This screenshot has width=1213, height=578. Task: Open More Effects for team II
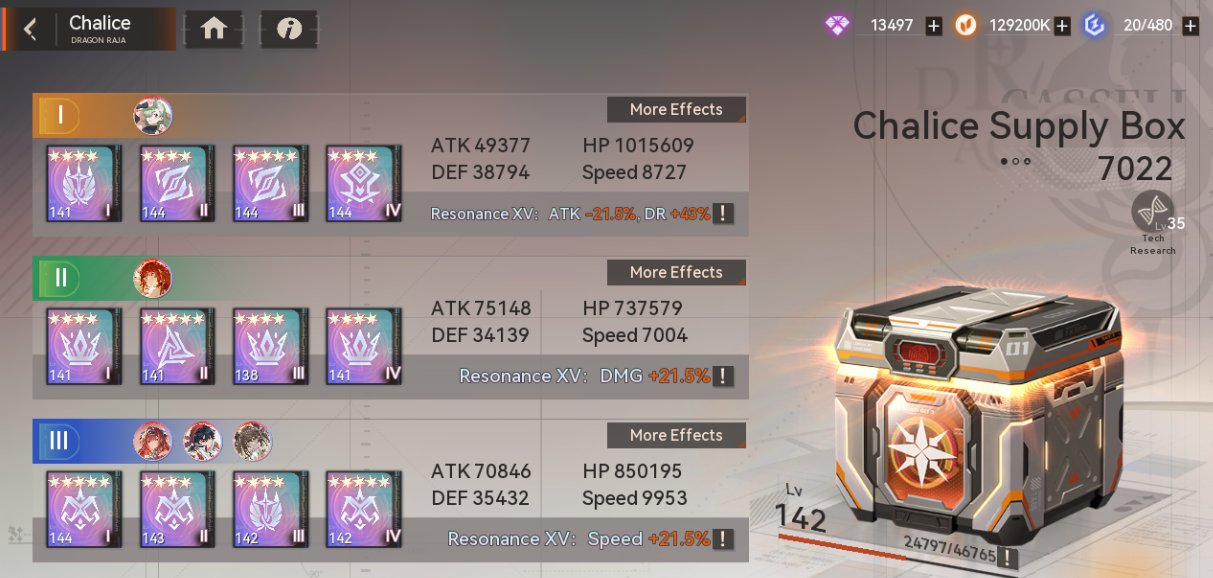676,273
